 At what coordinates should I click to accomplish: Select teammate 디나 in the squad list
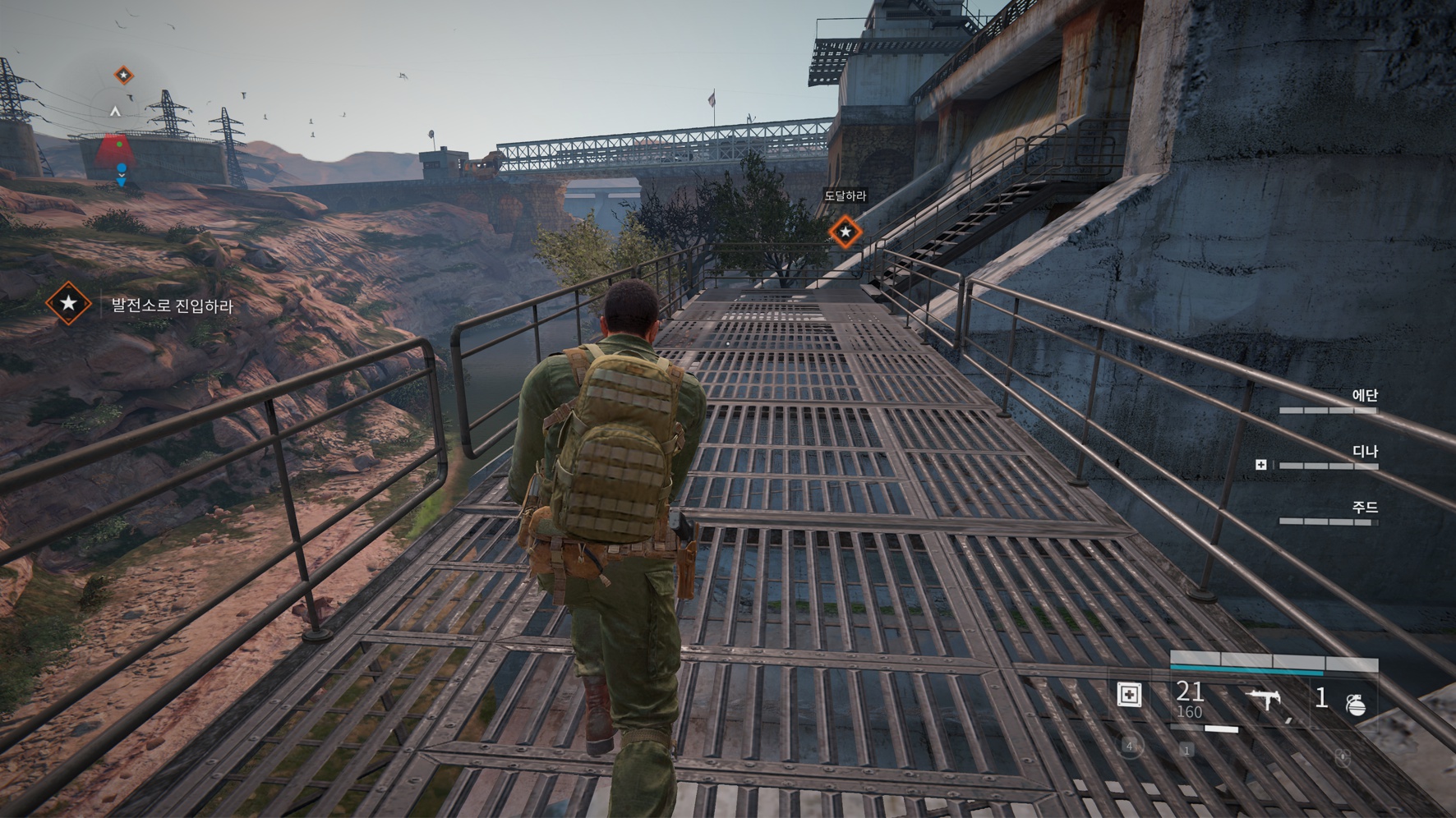click(x=1364, y=452)
